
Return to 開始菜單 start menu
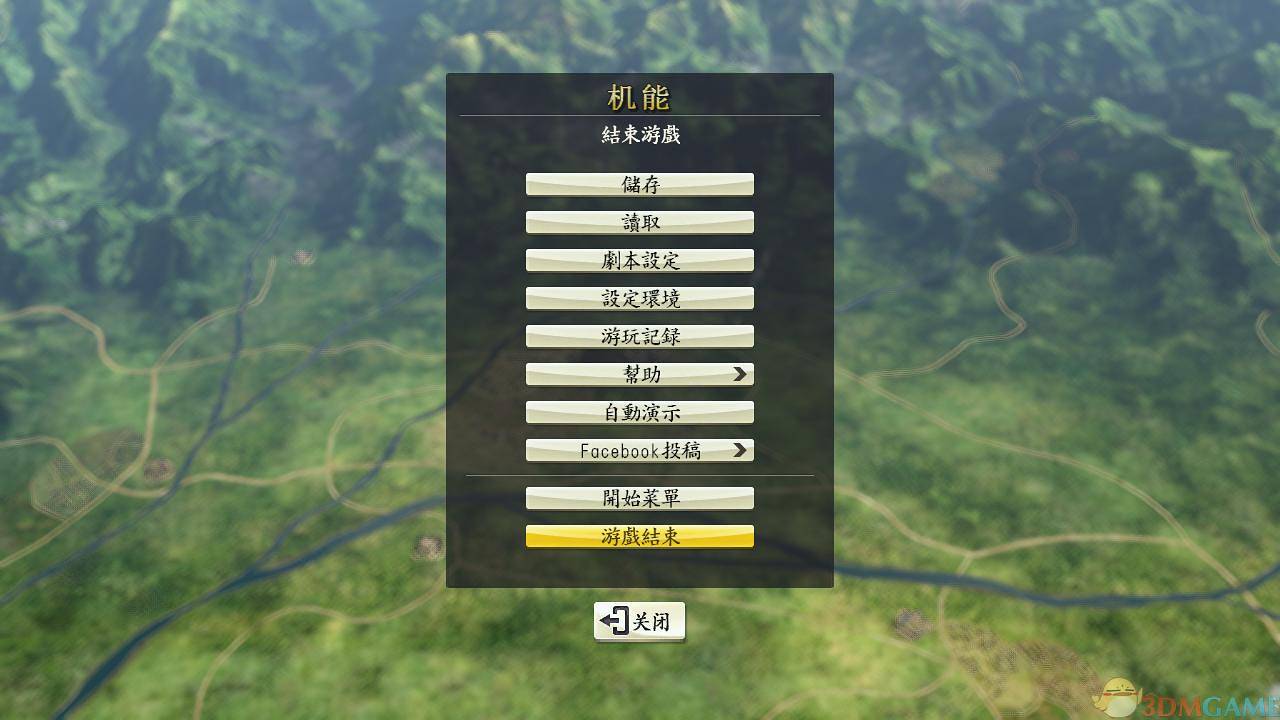pos(640,497)
